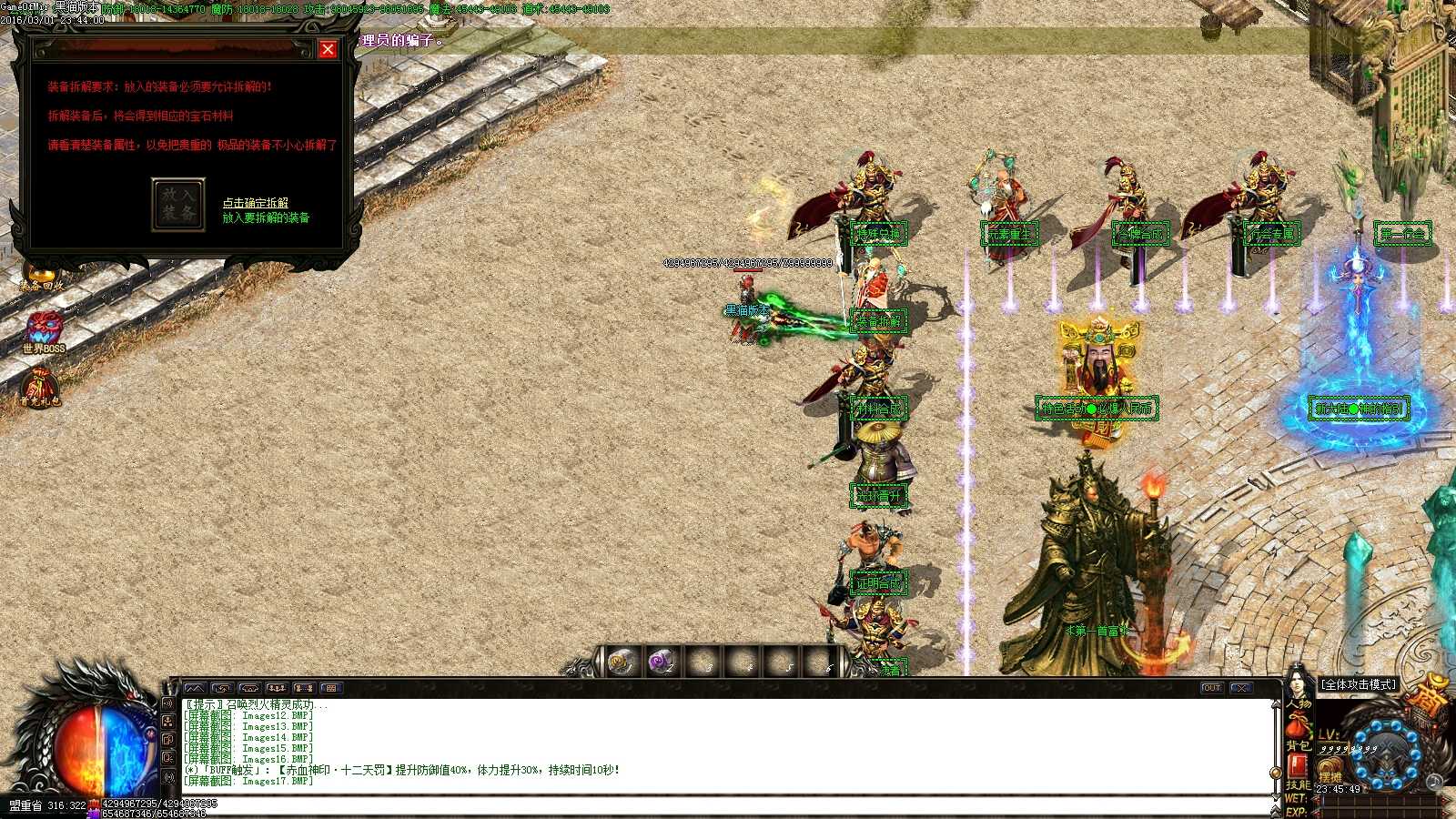Screen dimensions: 1456x819
Task: Toggle the team chat filter icon left of messages
Action: [x=169, y=722]
